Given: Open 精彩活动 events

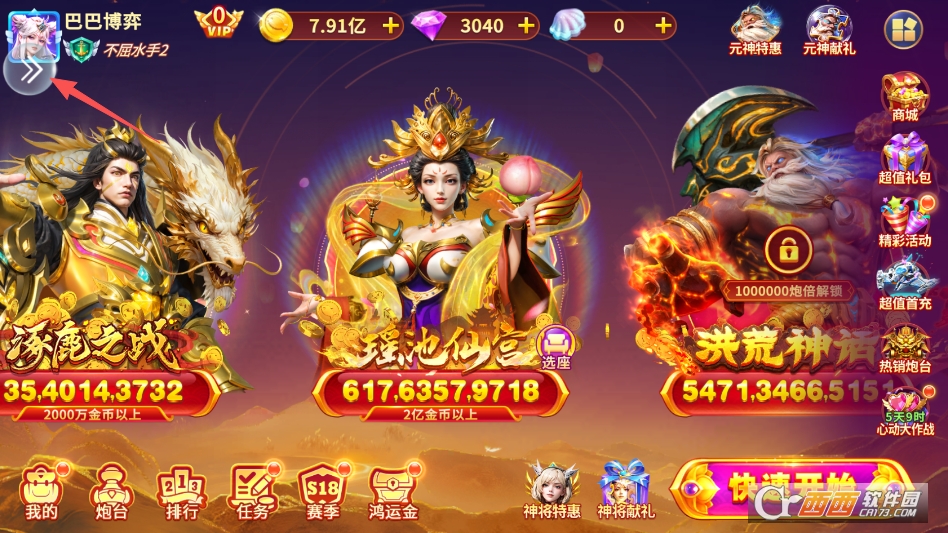Looking at the screenshot, I should (904, 222).
